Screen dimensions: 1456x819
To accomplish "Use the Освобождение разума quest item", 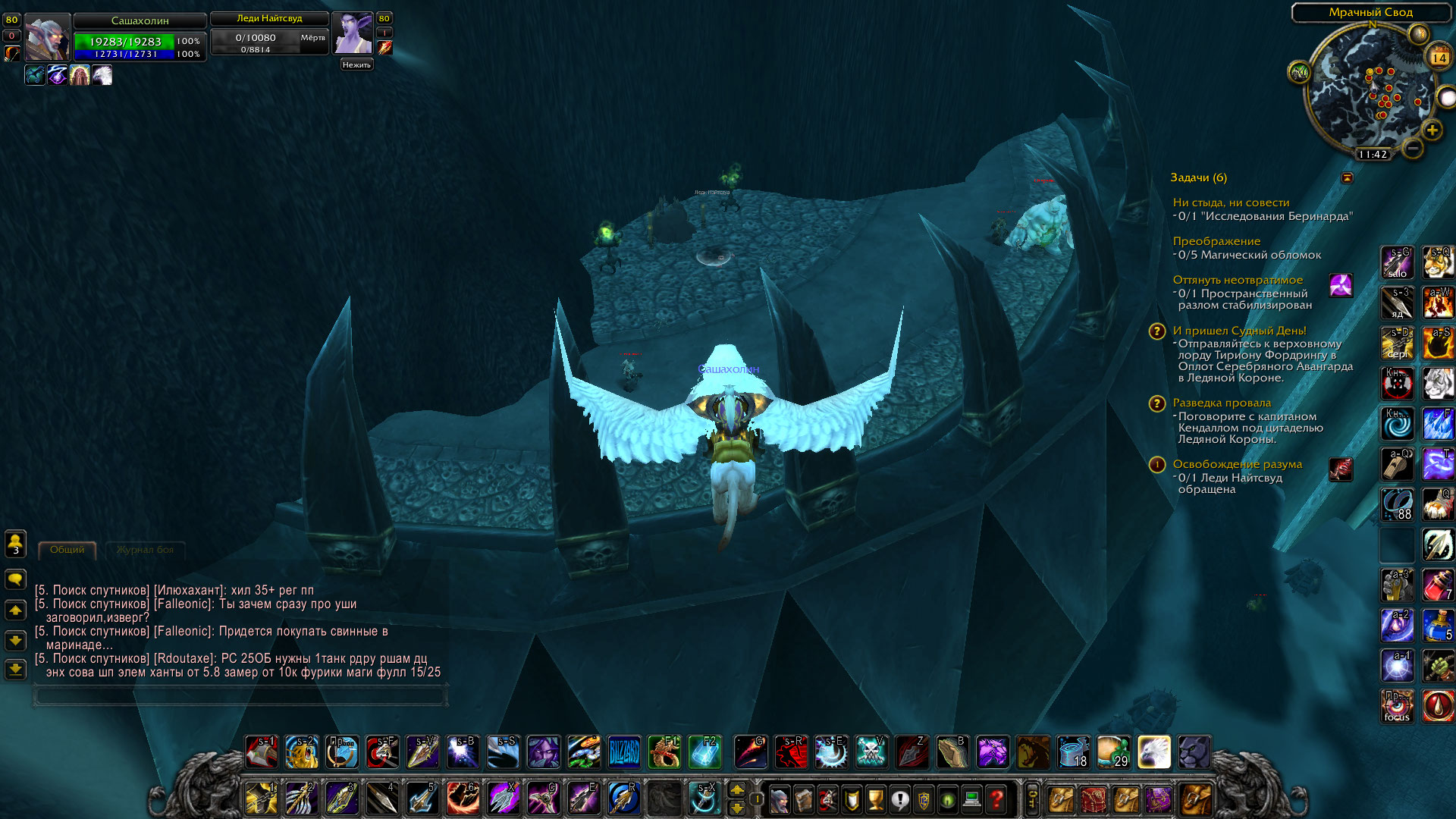I will pos(1341,469).
